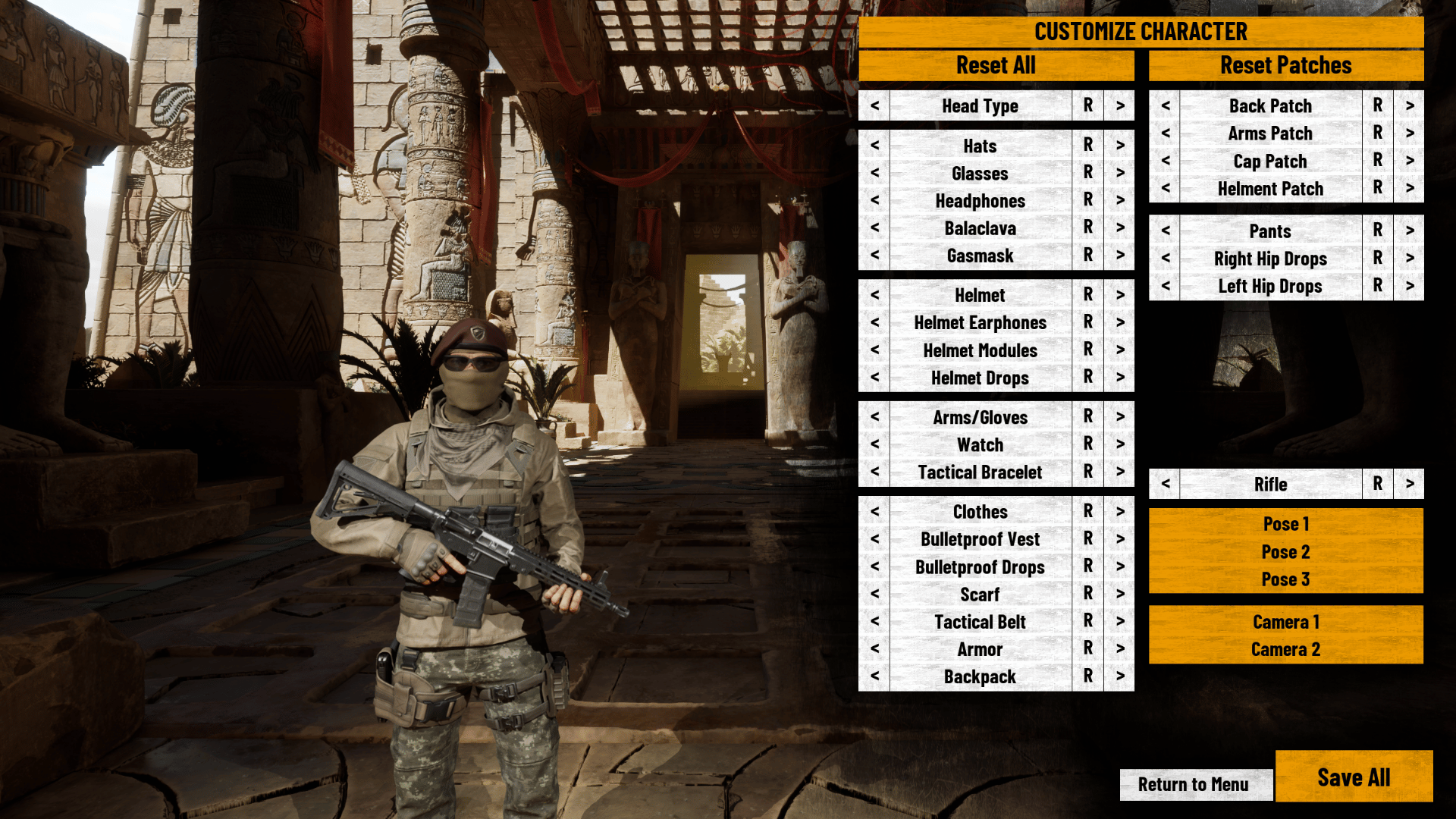Return to Menu from customization

point(1196,784)
